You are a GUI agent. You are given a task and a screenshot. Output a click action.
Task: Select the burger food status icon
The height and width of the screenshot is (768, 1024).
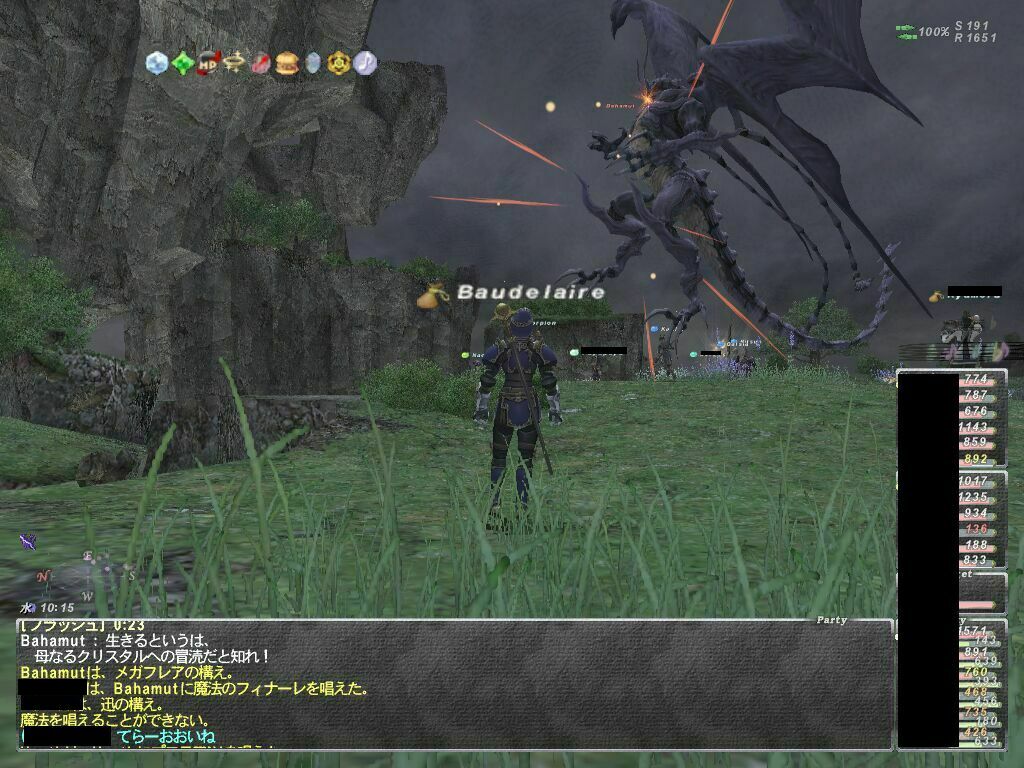[x=287, y=63]
